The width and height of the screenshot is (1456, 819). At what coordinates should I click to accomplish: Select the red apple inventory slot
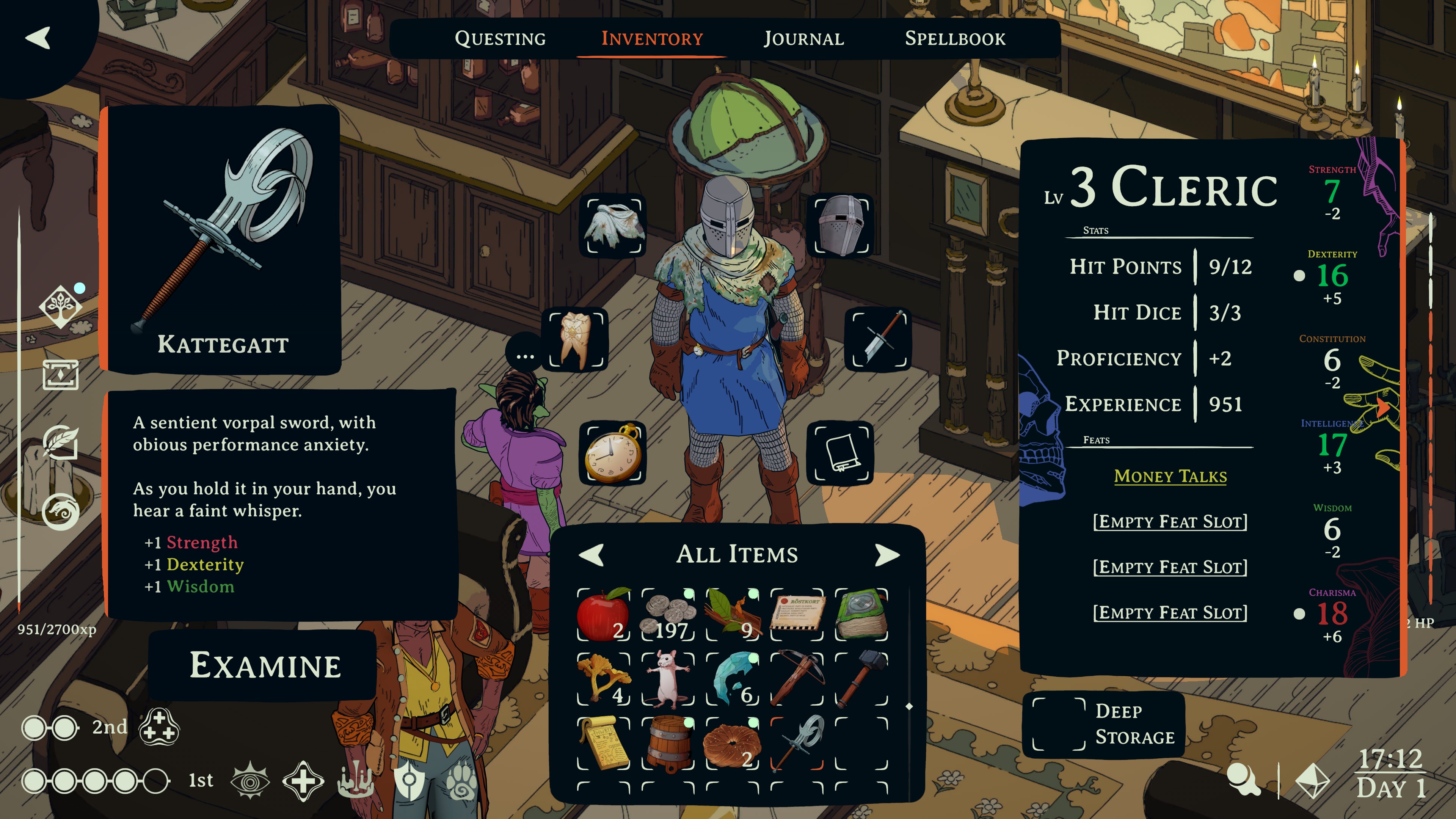tap(603, 614)
